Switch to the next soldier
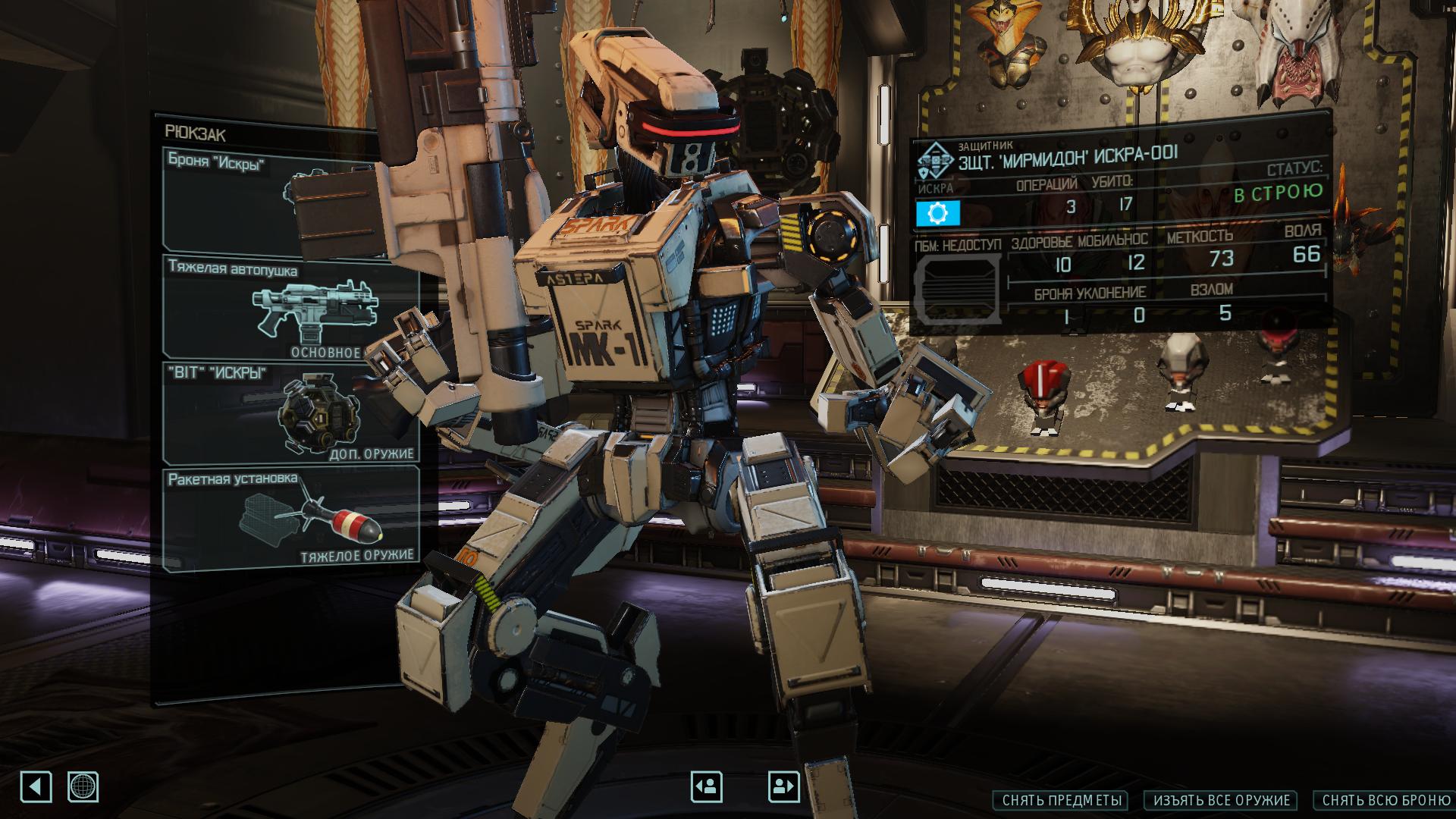 783,786
